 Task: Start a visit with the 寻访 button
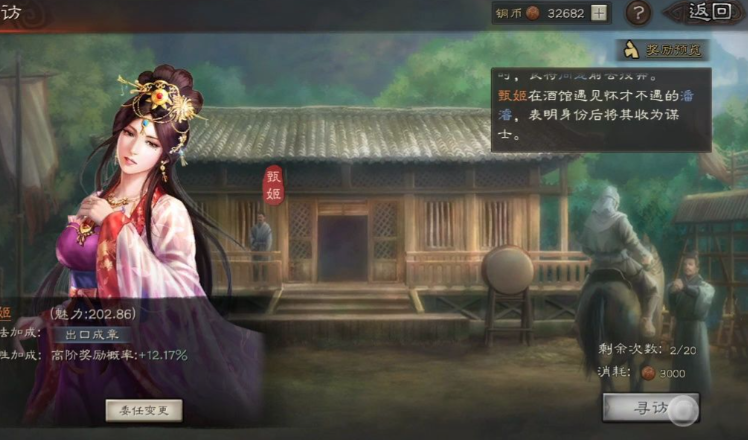[x=650, y=408]
